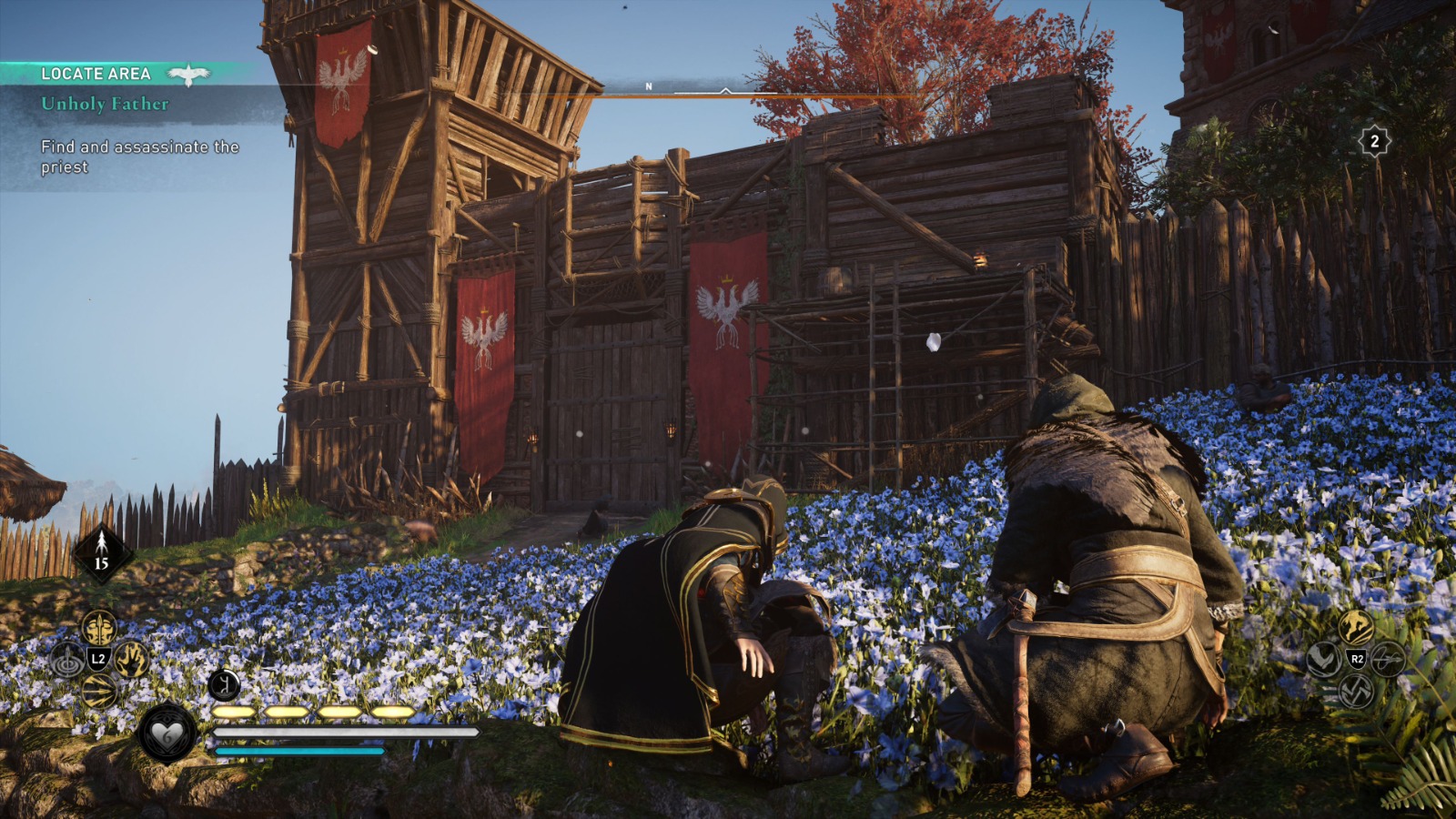Activate the golden leaping figure melee ability
The height and width of the screenshot is (819, 1456).
[1355, 627]
